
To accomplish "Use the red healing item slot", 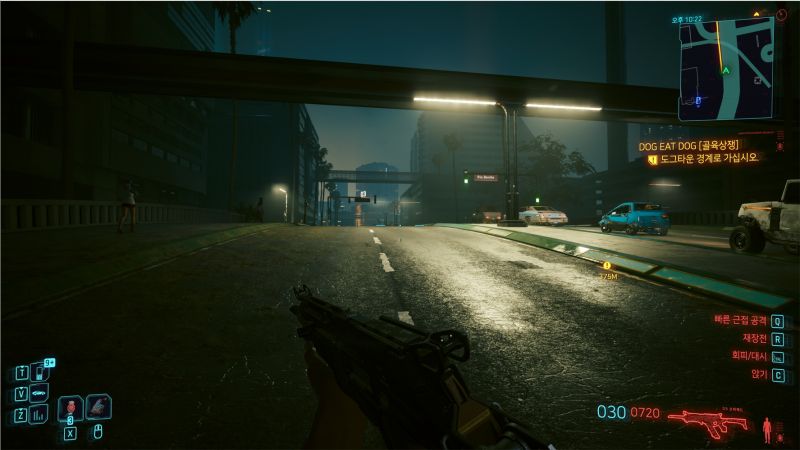I will (70, 408).
